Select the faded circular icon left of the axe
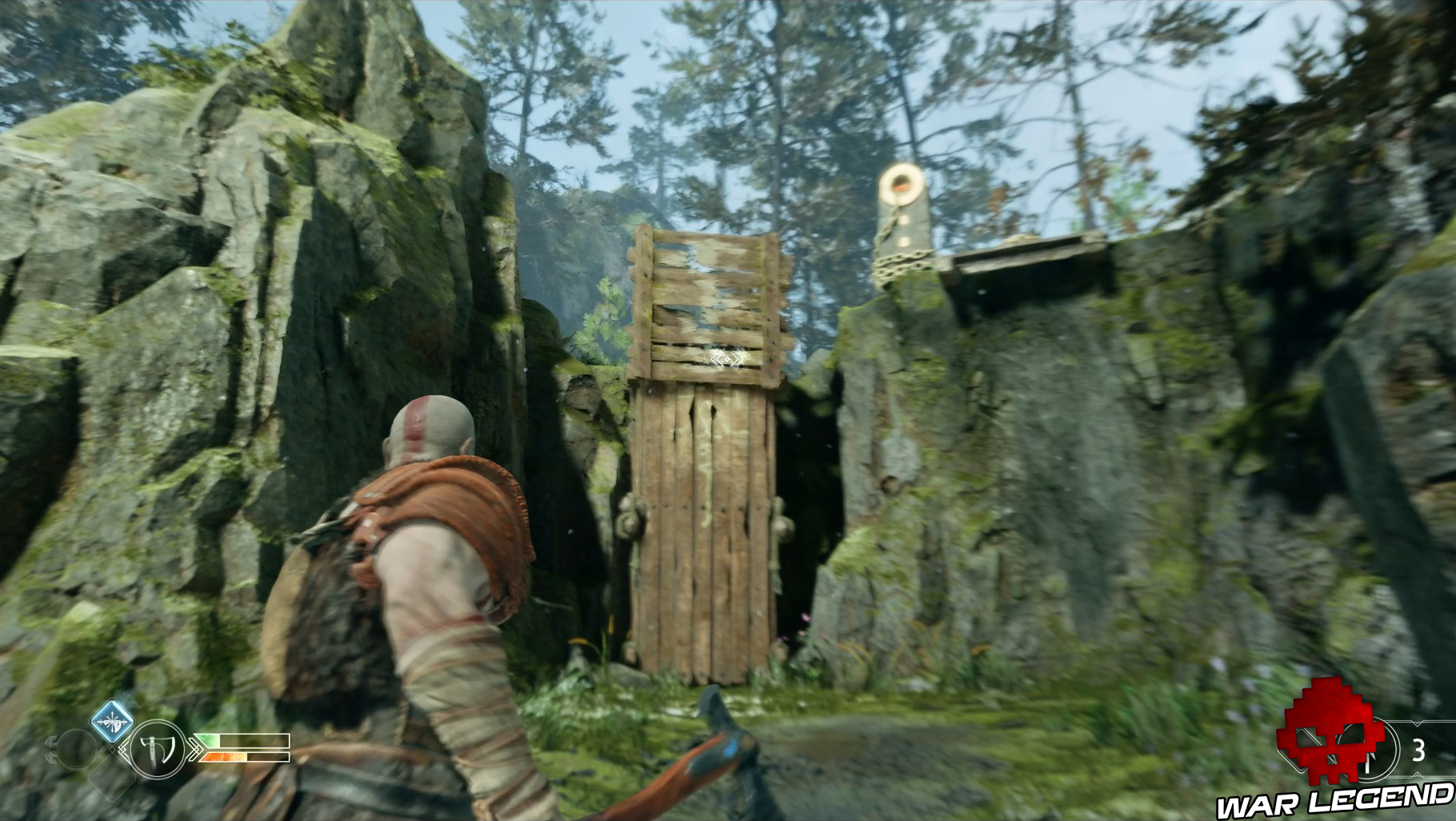The height and width of the screenshot is (821, 1456). pos(78,751)
